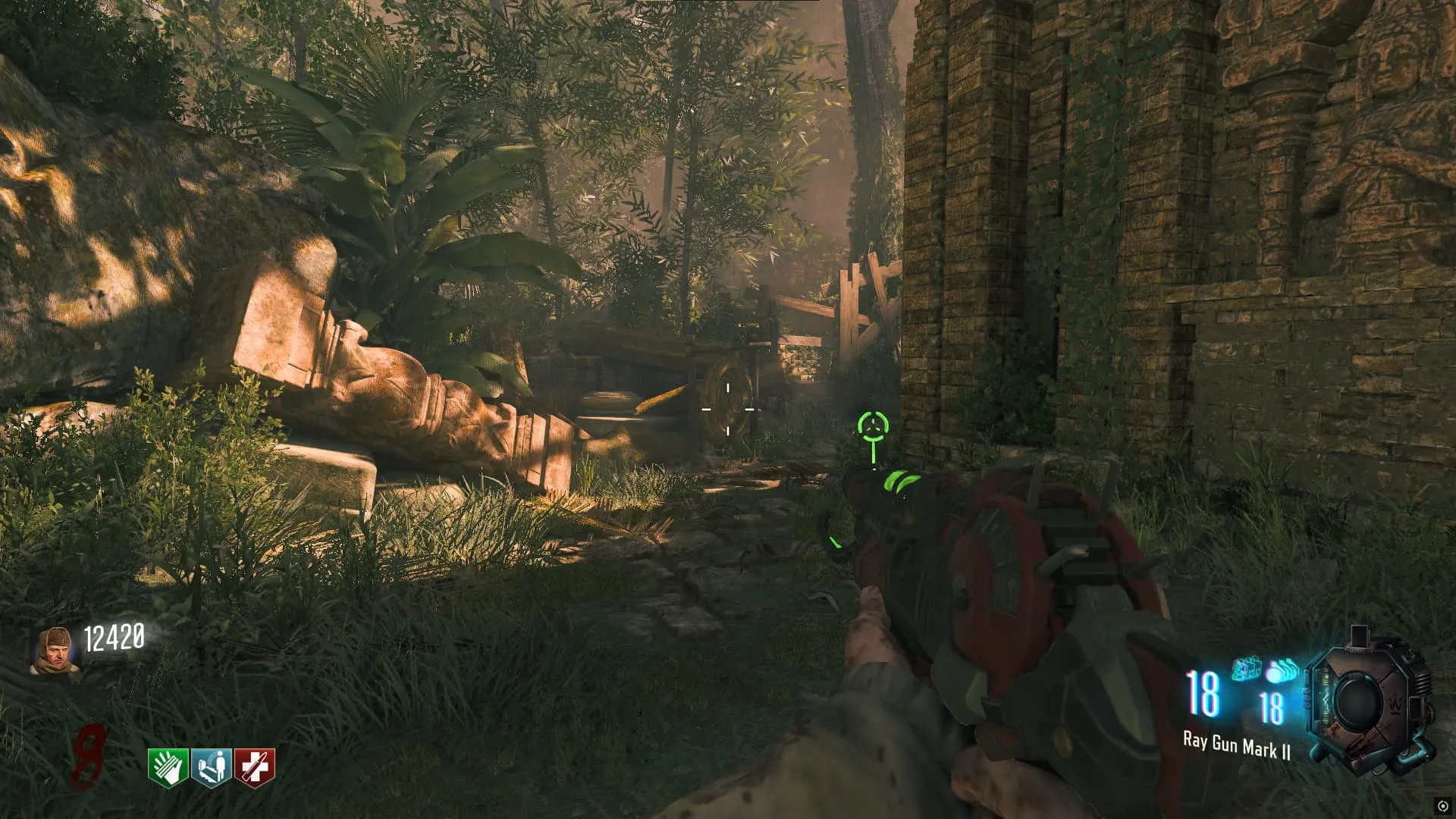Viewport: 1456px width, 819px height.
Task: Click the red cross and bullet perk icon
Action: [x=255, y=767]
